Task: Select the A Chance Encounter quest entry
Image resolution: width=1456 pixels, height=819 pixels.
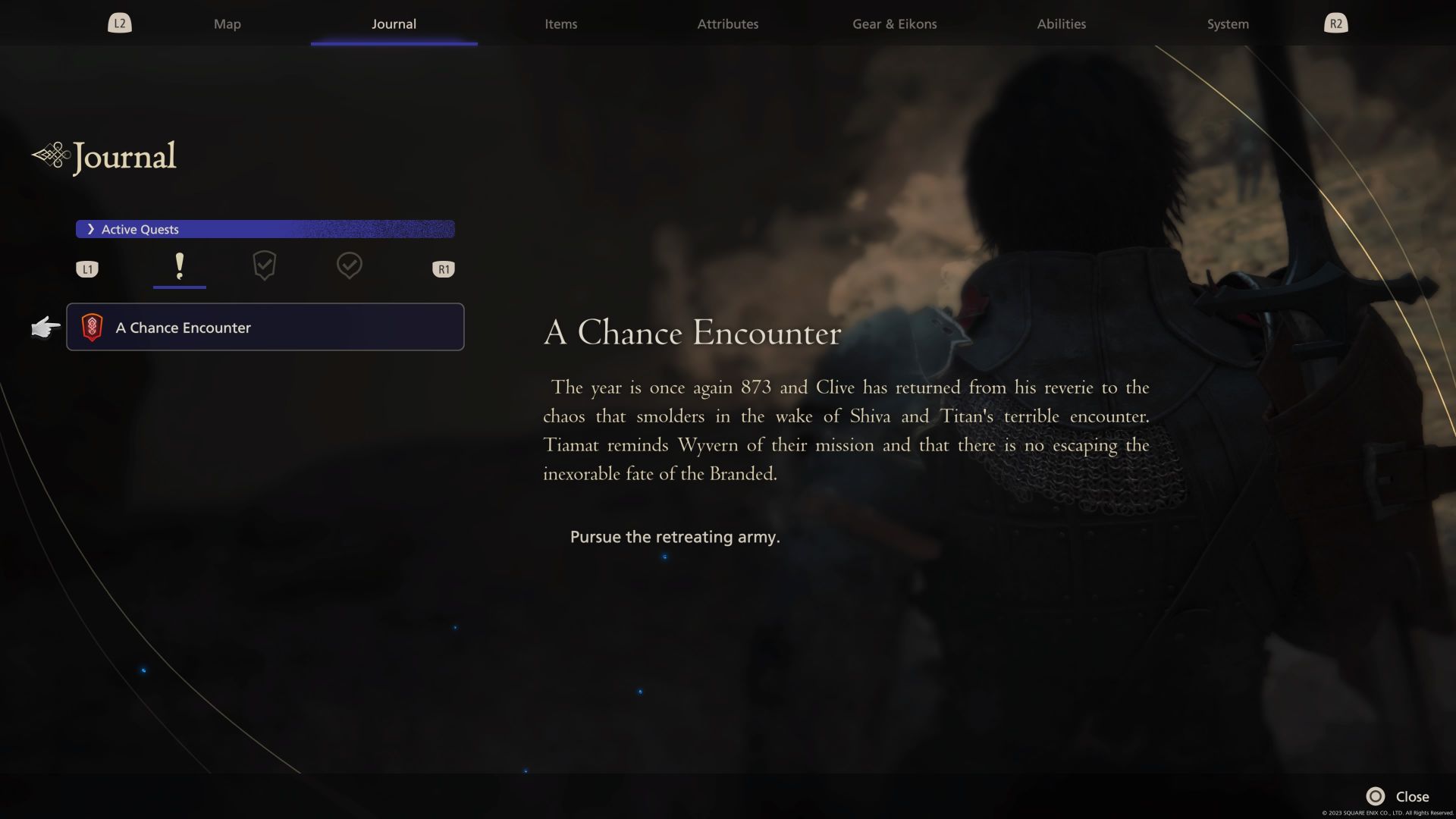Action: (x=265, y=327)
